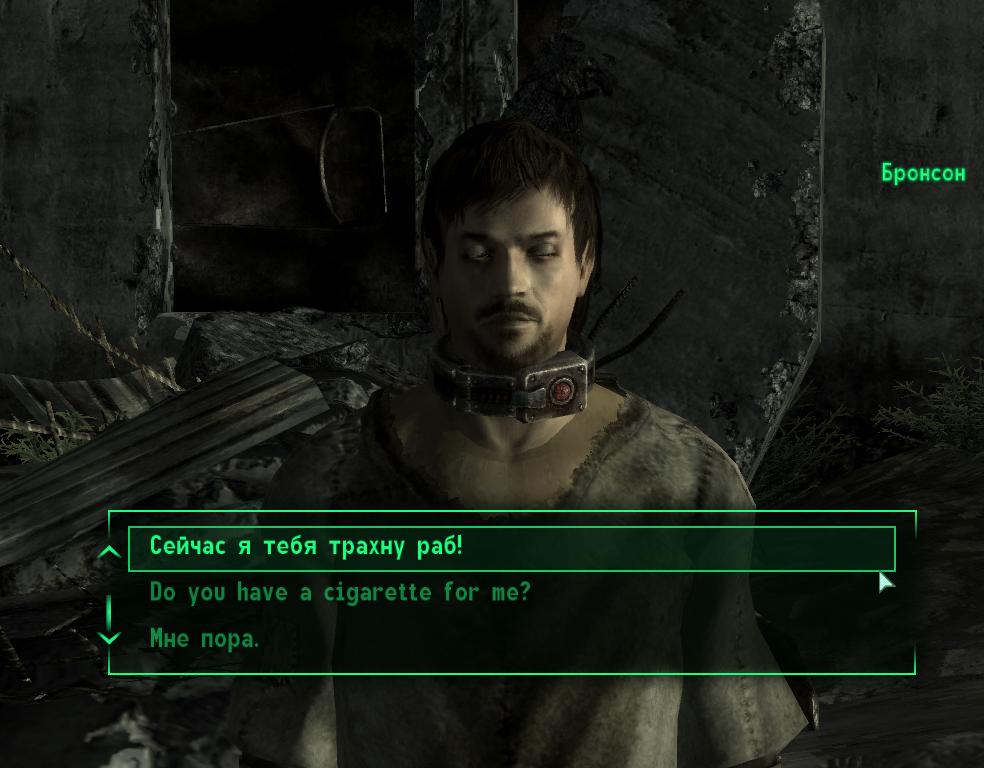Pick the "Мне пора." reply to leave
The width and height of the screenshot is (984, 768).
click(204, 637)
